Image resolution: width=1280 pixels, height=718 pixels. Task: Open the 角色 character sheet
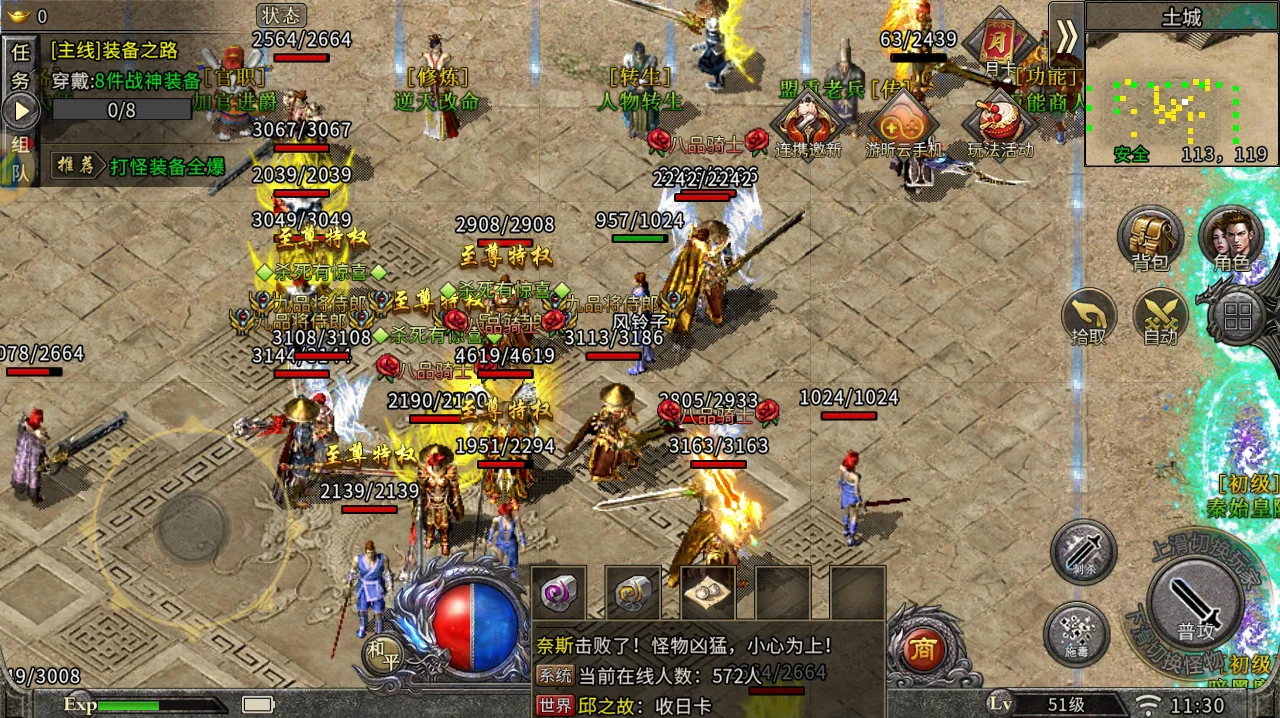tap(1231, 238)
